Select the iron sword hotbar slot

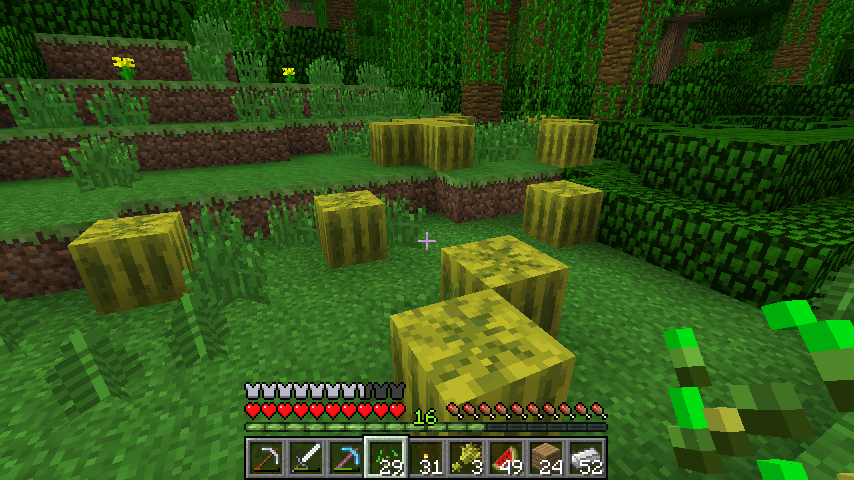click(x=305, y=458)
